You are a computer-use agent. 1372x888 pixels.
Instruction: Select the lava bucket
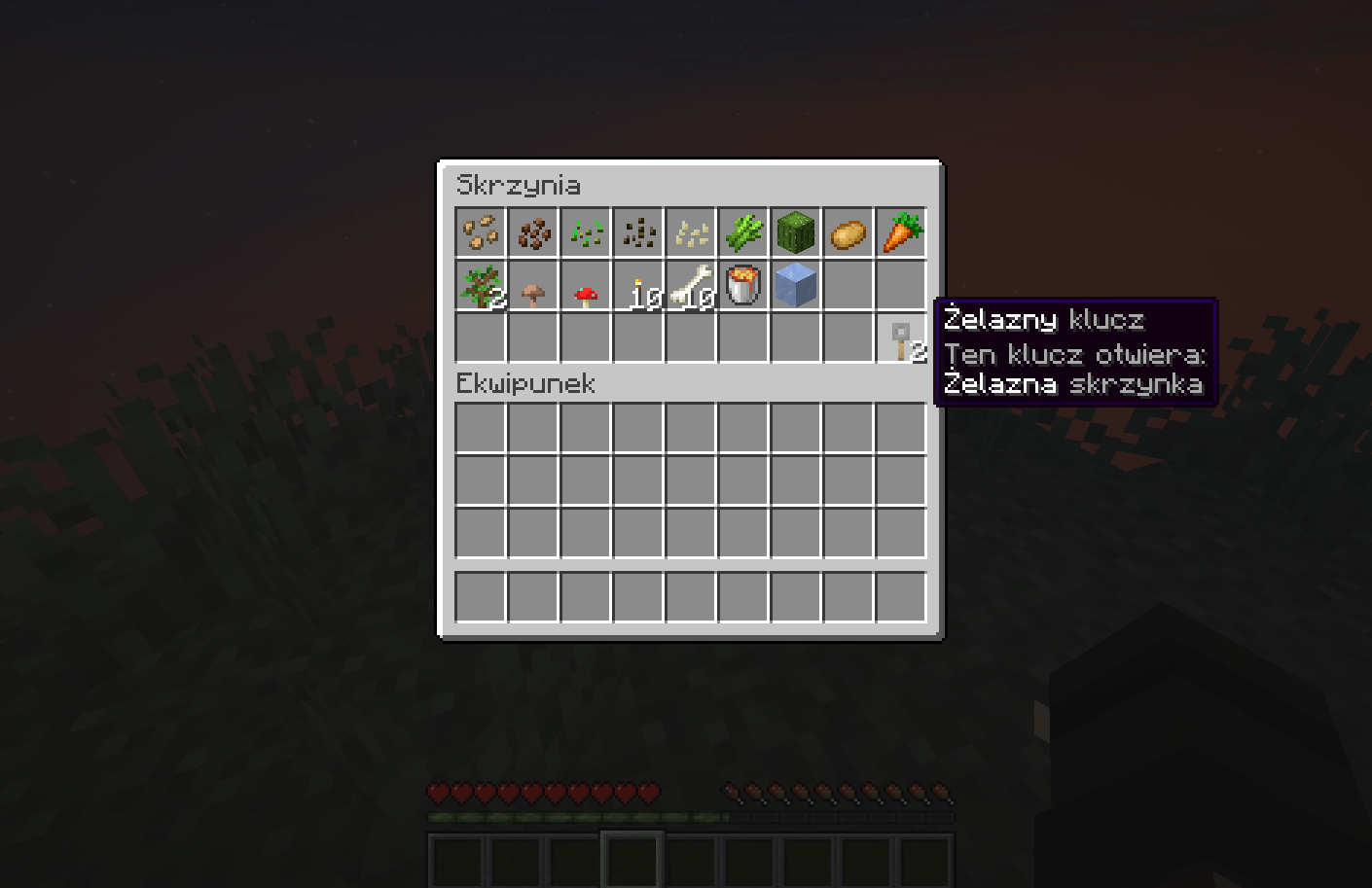[744, 284]
